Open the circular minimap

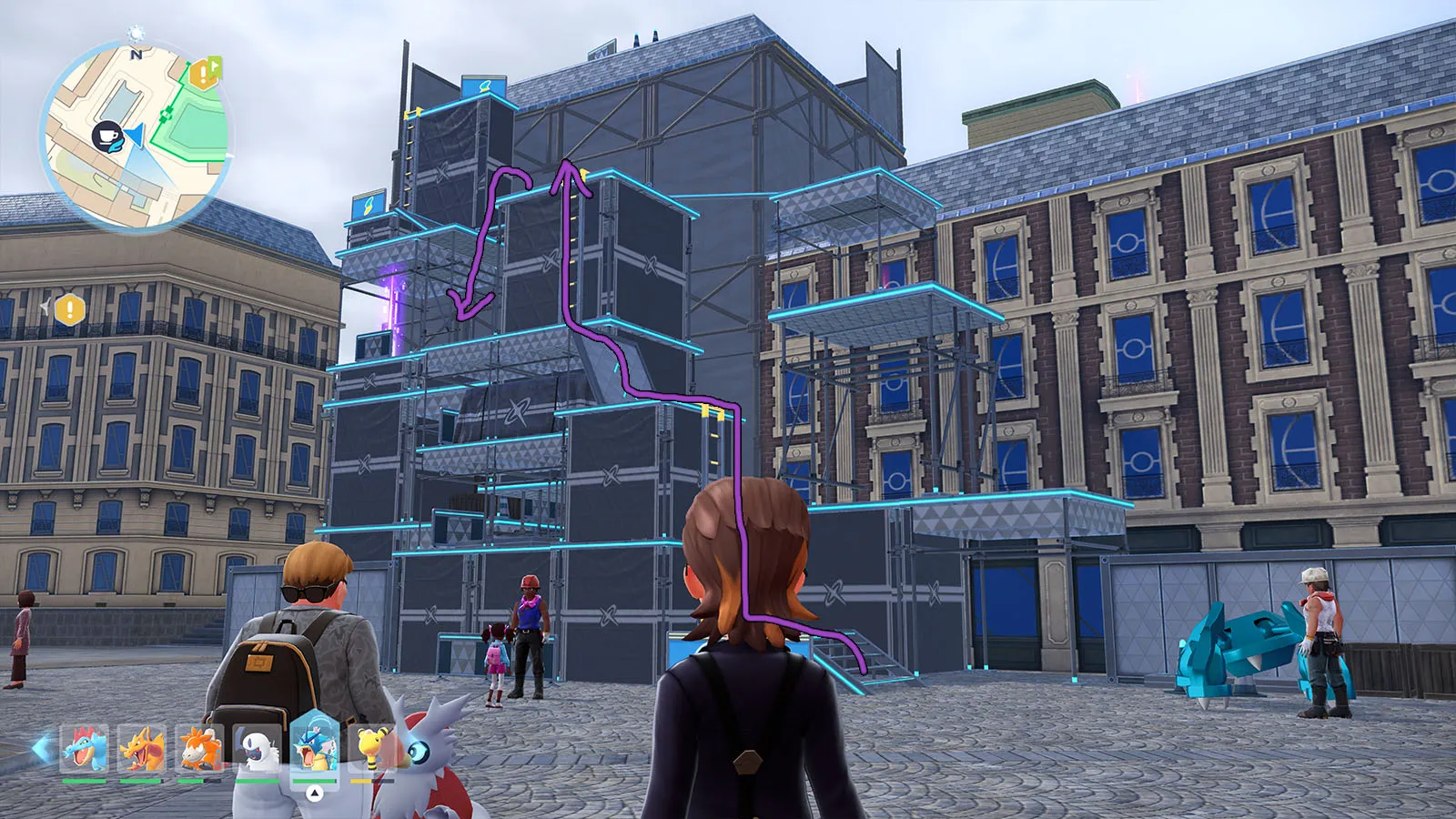point(135,136)
